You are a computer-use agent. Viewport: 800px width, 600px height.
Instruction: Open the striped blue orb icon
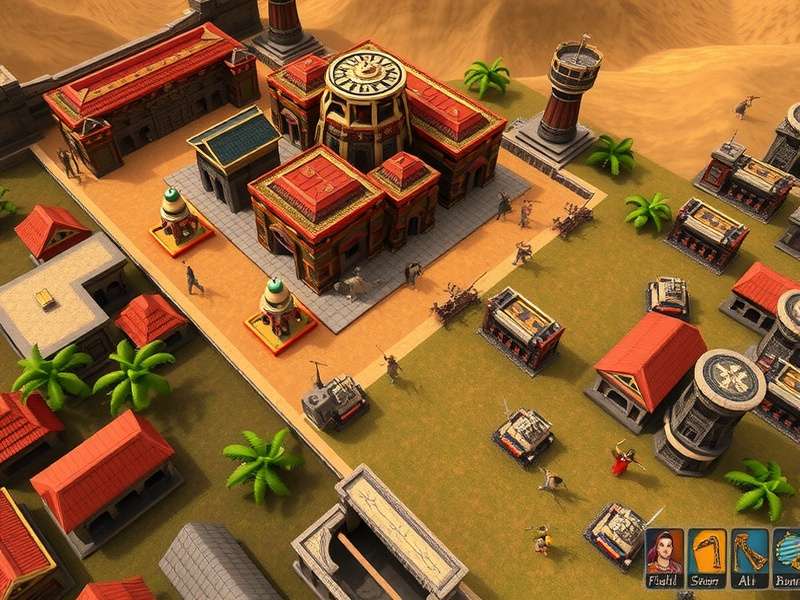pyautogui.click(x=788, y=552)
